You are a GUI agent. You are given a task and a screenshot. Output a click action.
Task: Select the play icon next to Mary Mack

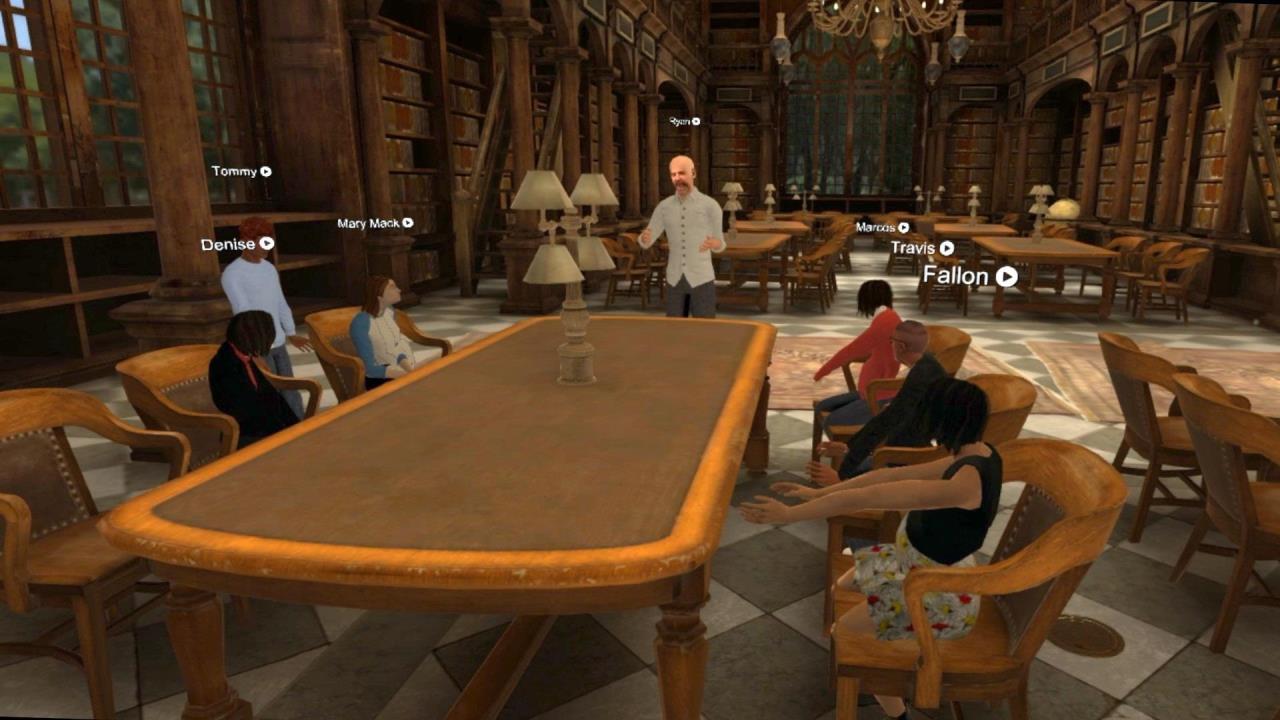point(408,223)
